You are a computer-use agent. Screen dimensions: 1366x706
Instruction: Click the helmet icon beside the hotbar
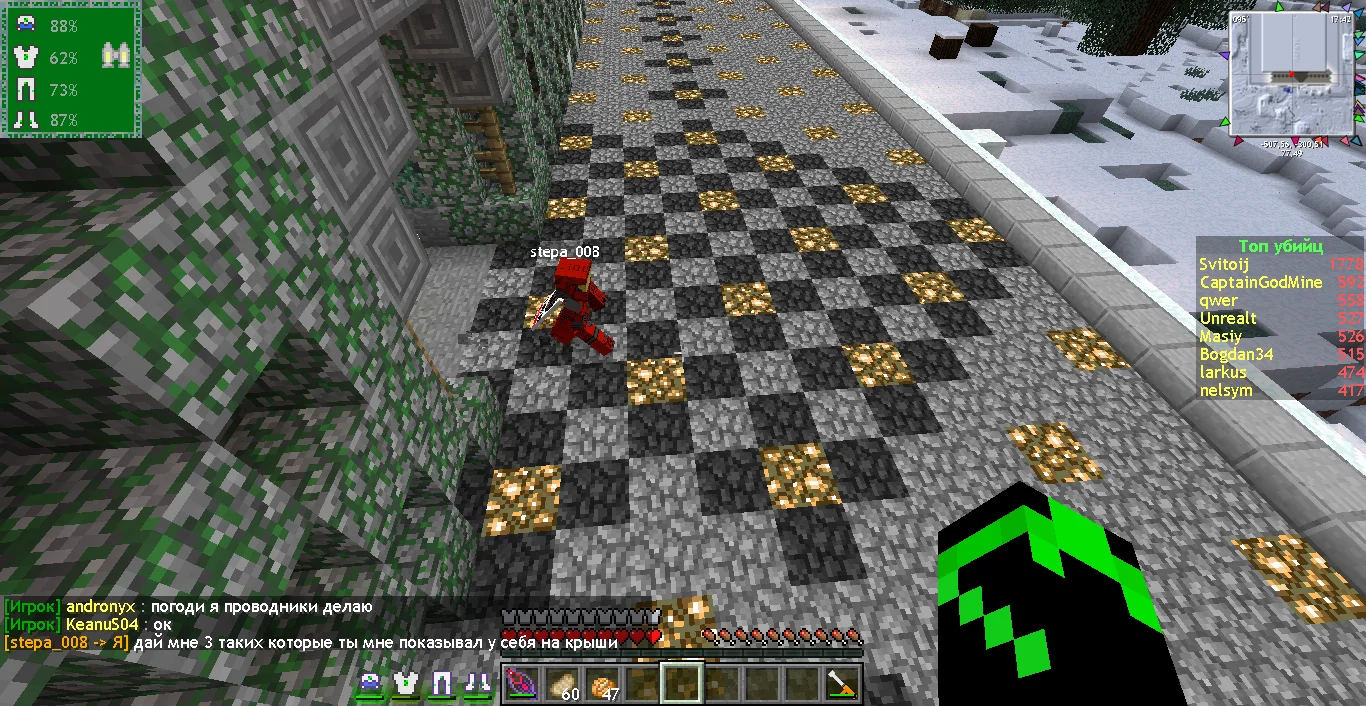coord(370,684)
